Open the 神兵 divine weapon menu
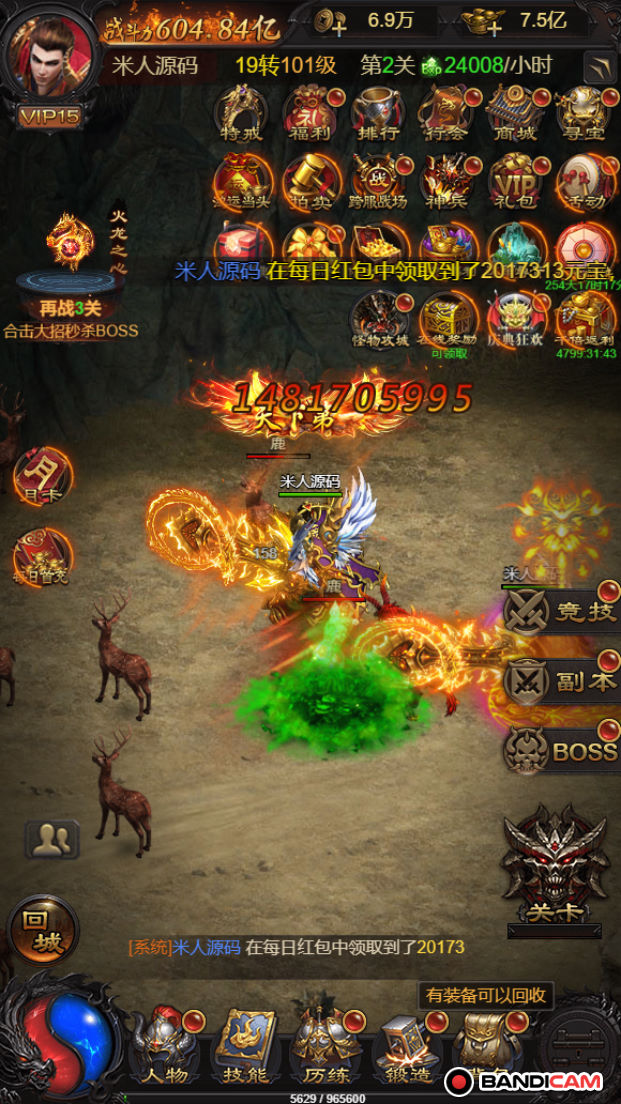This screenshot has height=1104, width=621. click(x=446, y=181)
